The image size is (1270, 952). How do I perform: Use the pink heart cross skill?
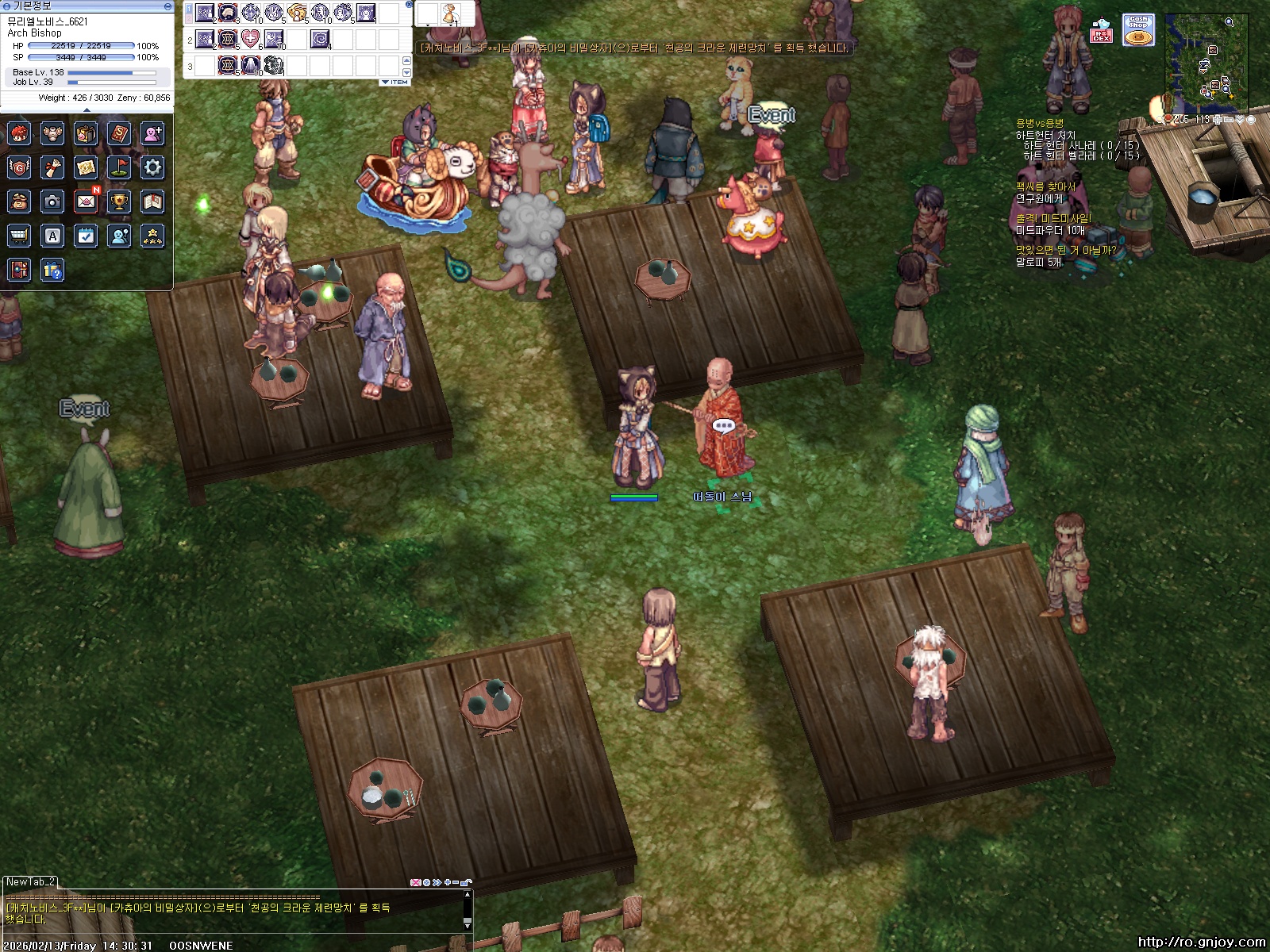tap(251, 38)
